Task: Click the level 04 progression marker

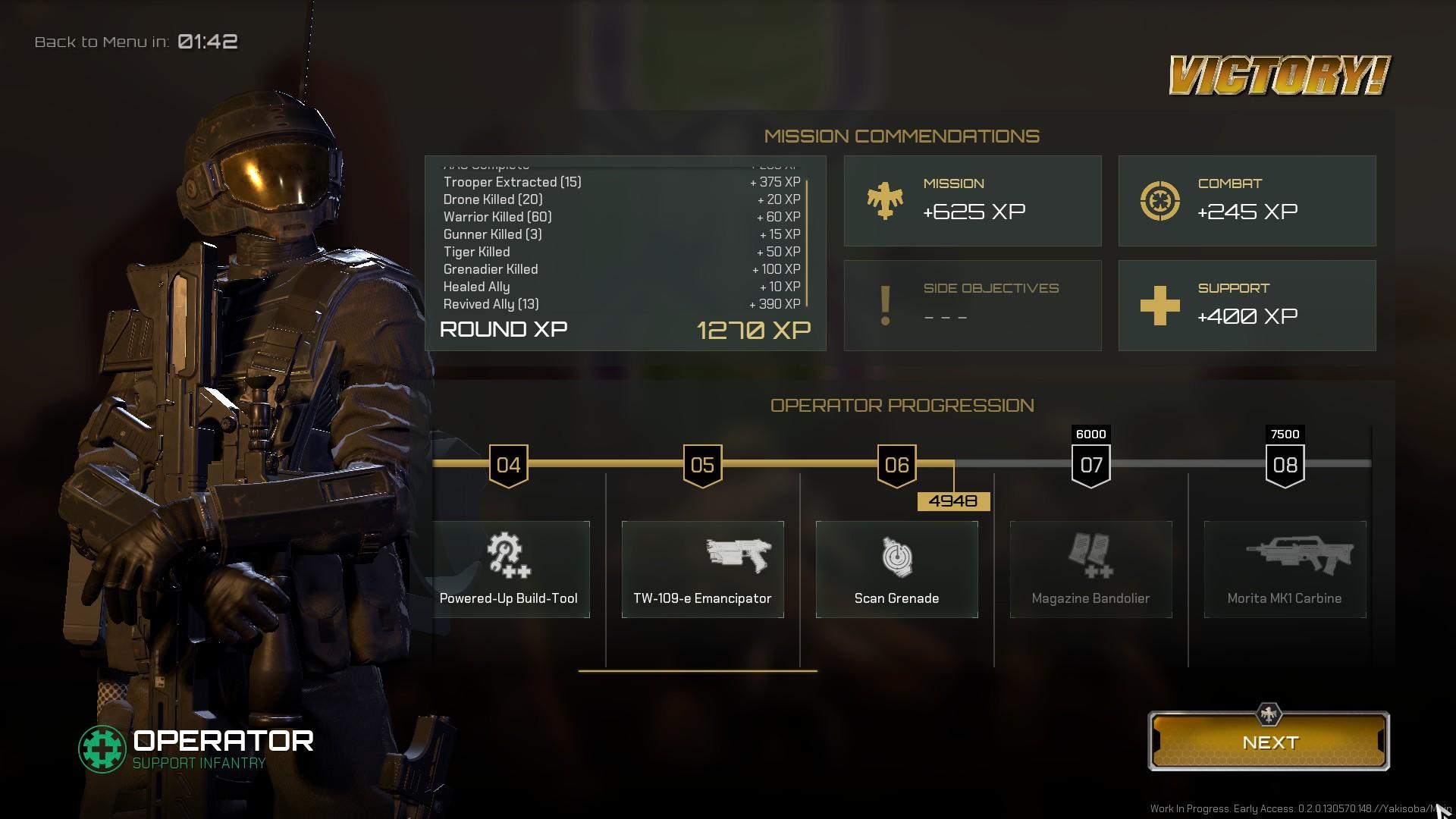Action: pos(508,465)
